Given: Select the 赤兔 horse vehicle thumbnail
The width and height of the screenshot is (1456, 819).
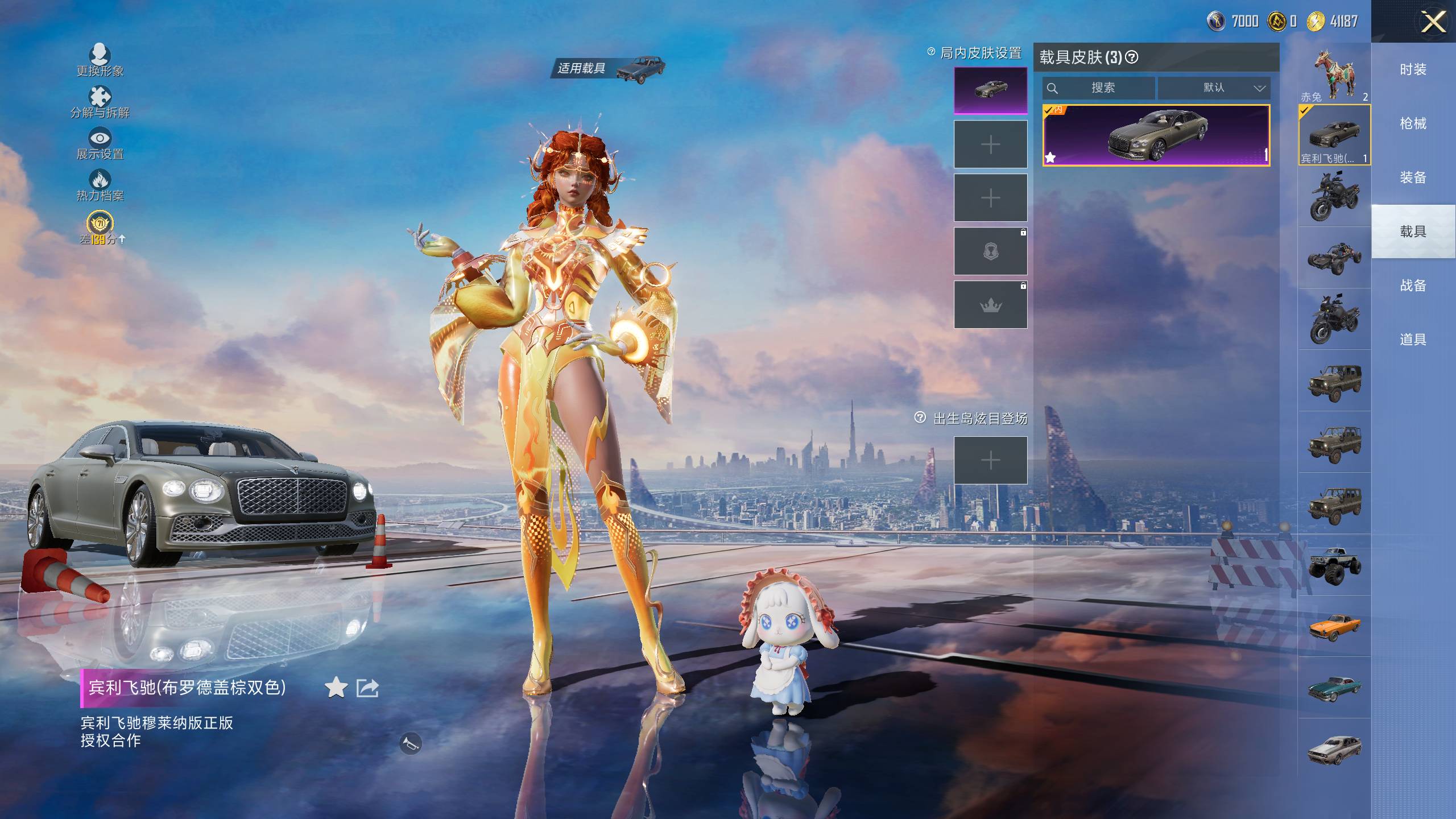Looking at the screenshot, I should click(1334, 73).
